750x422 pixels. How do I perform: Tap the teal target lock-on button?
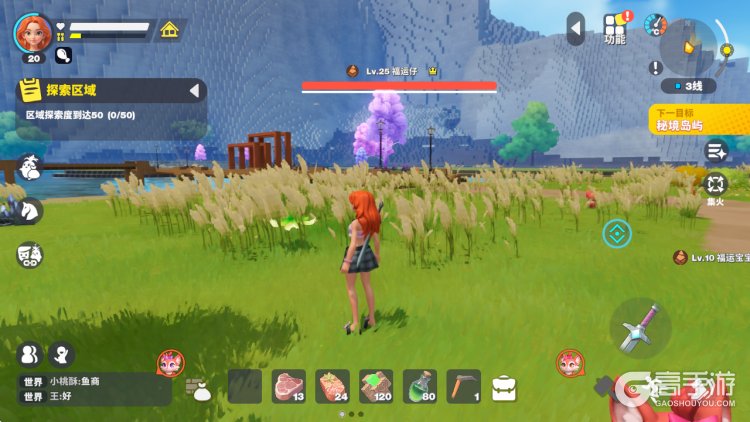(617, 234)
